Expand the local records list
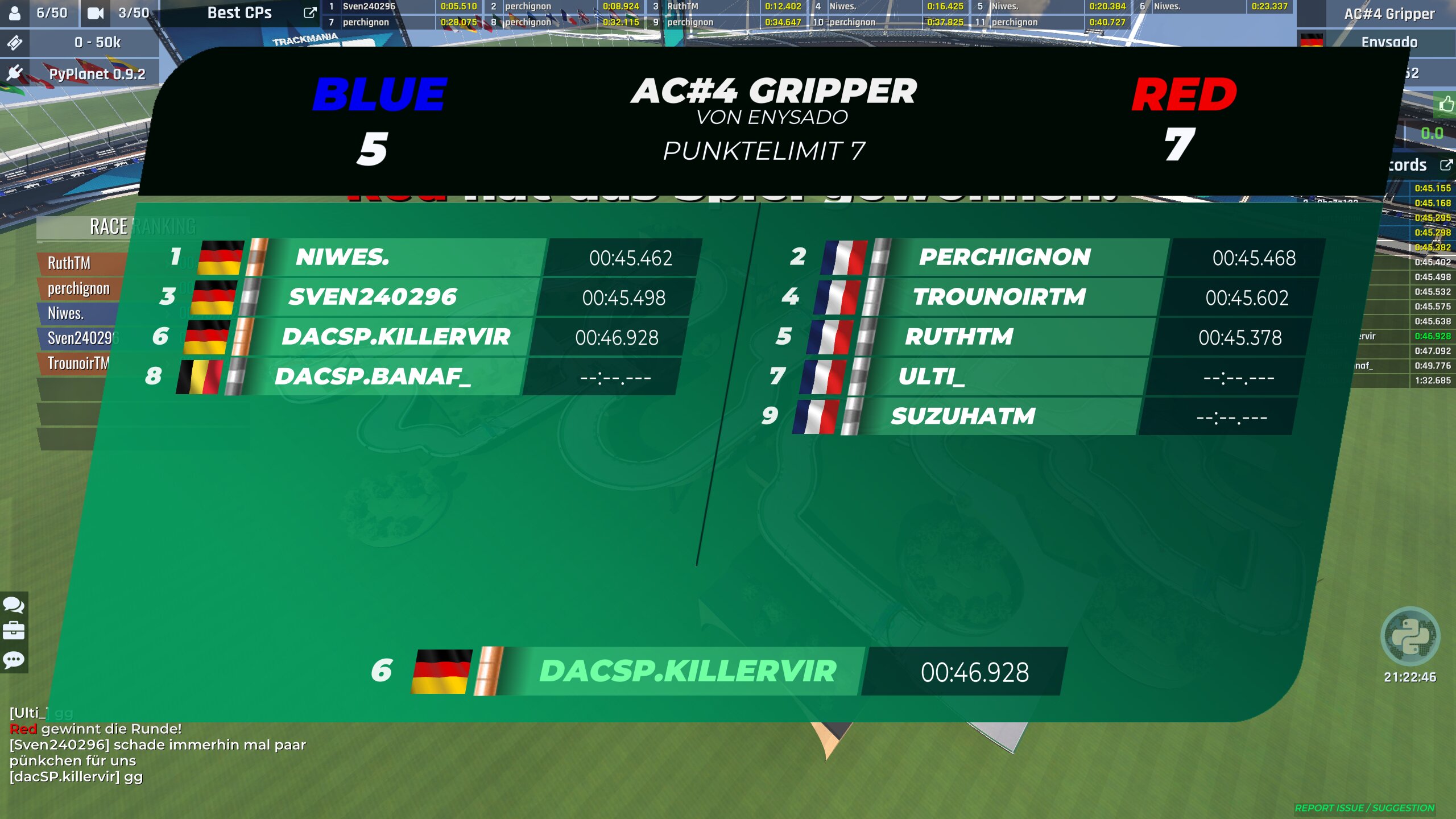The width and height of the screenshot is (1456, 819). coord(1446,165)
